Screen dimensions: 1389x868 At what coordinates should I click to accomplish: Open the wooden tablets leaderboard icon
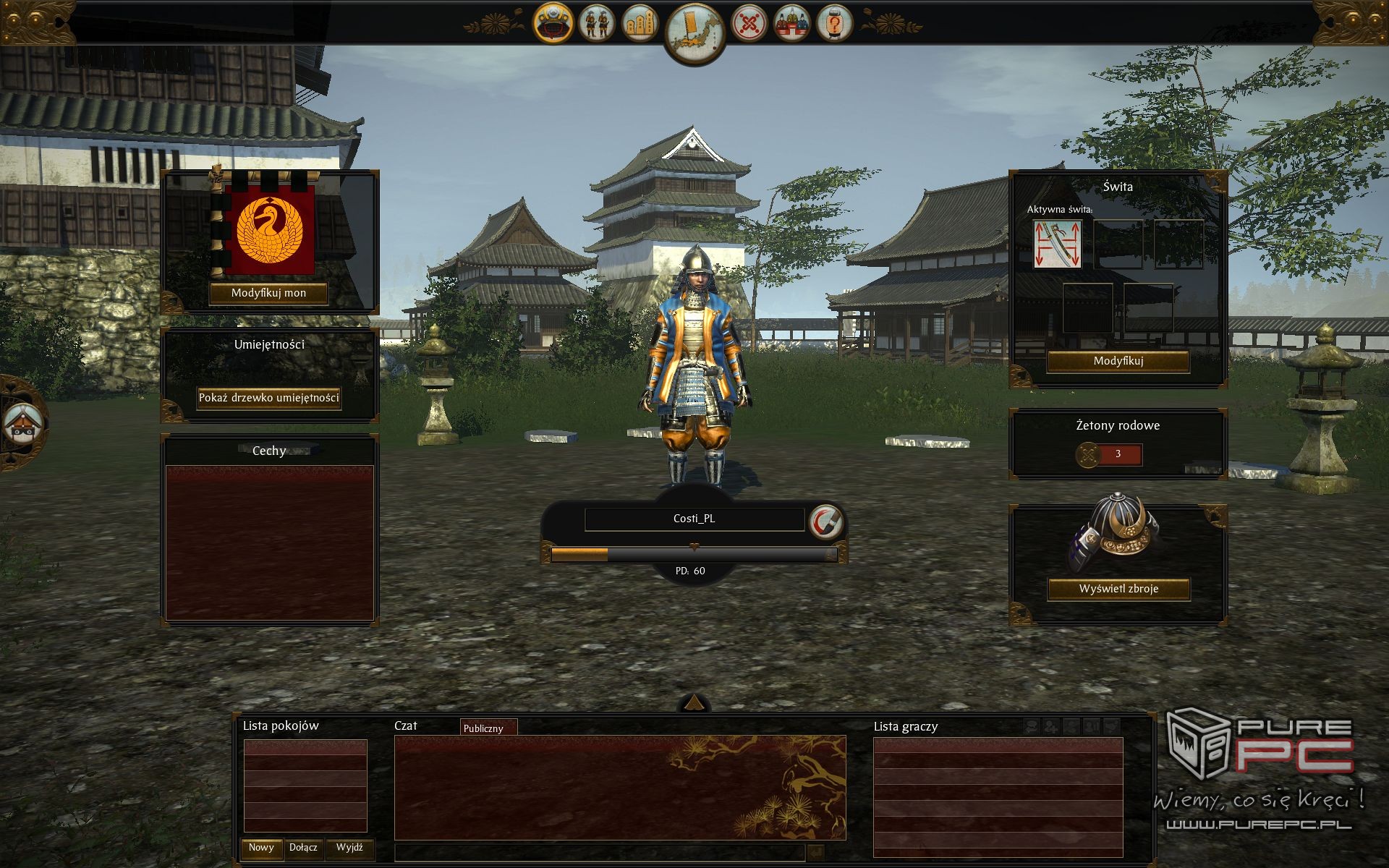click(x=640, y=25)
